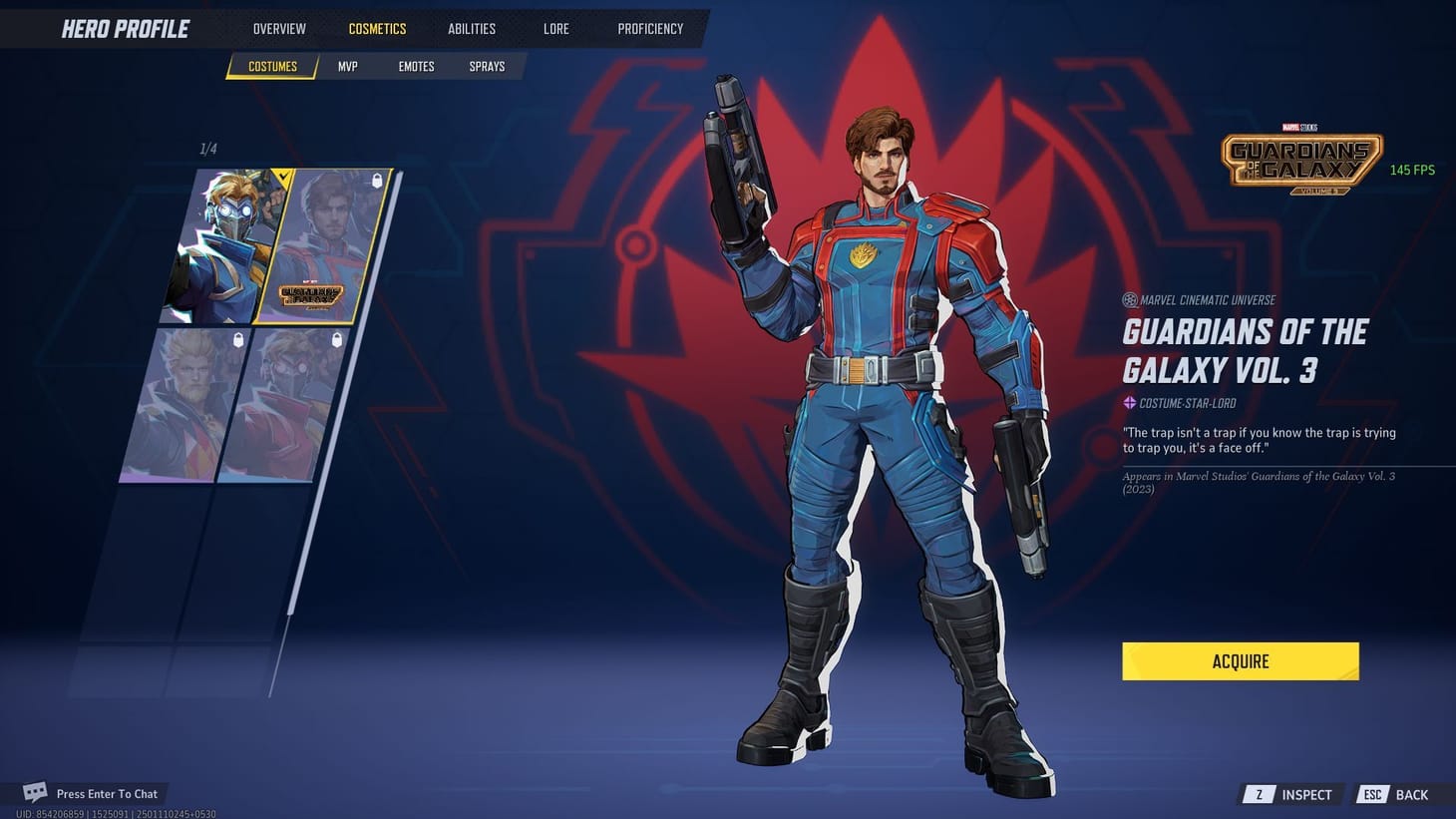Screen dimensions: 1456x819
Task: Select the Emotes sub-tab
Action: pyautogui.click(x=415, y=66)
